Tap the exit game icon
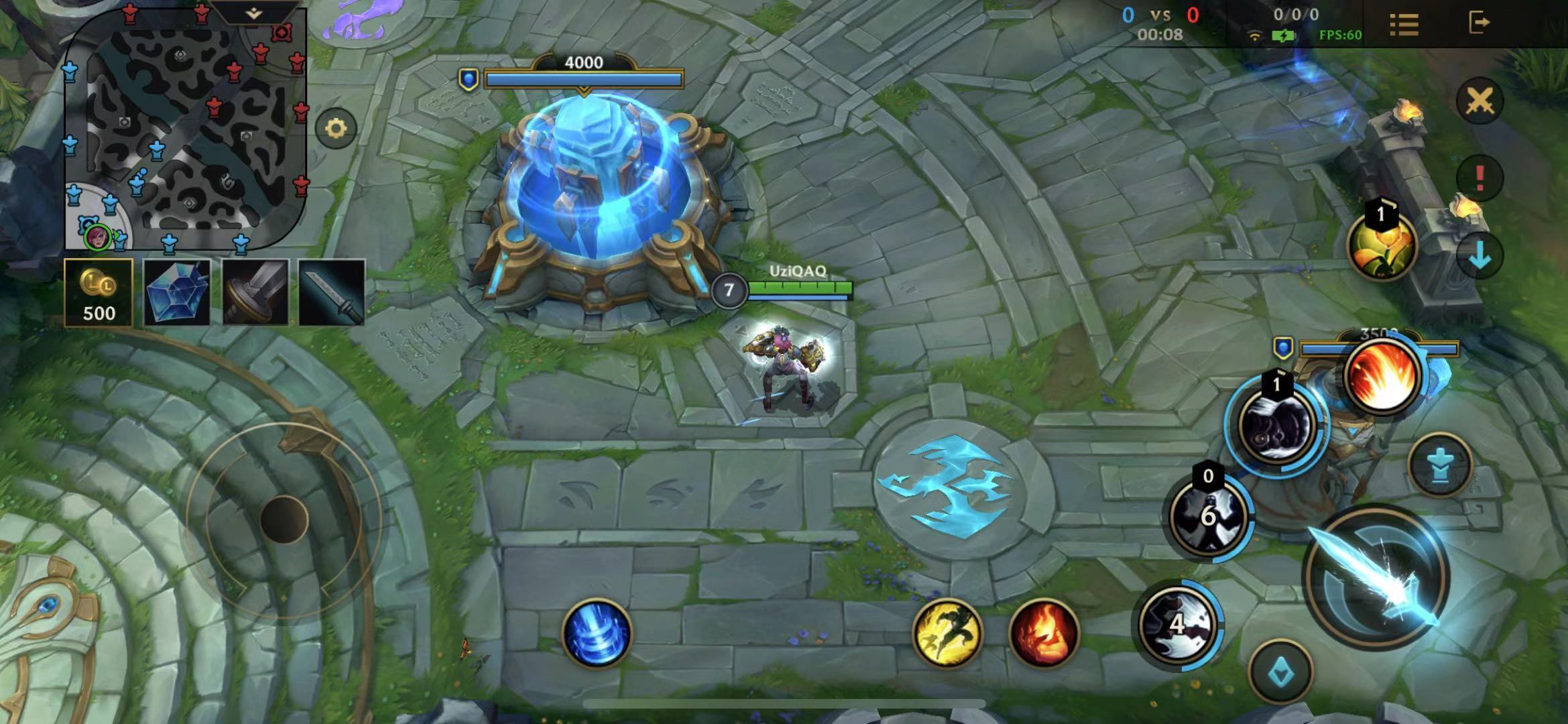 1478,23
